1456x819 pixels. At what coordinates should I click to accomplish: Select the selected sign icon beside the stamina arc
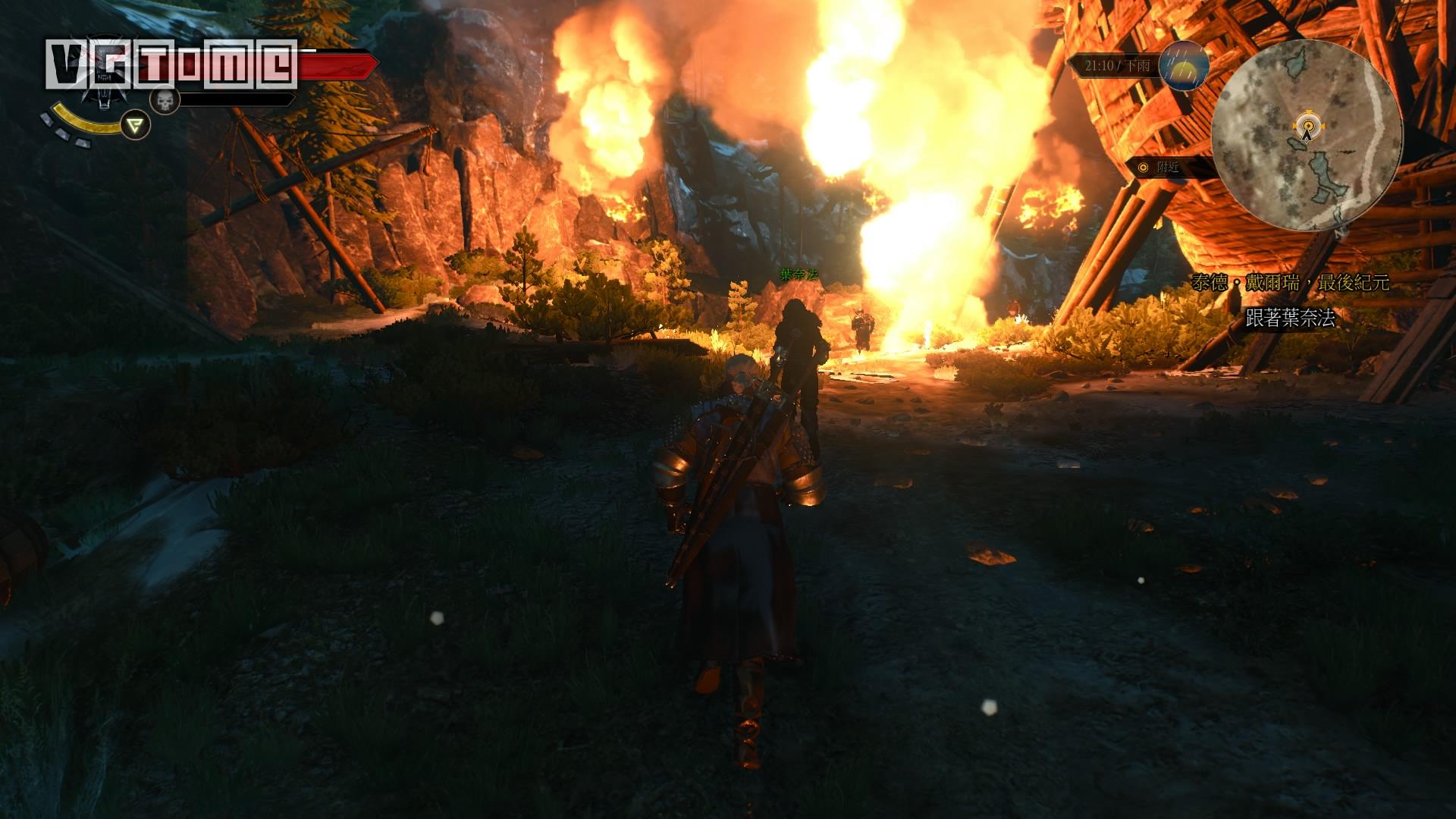click(136, 125)
